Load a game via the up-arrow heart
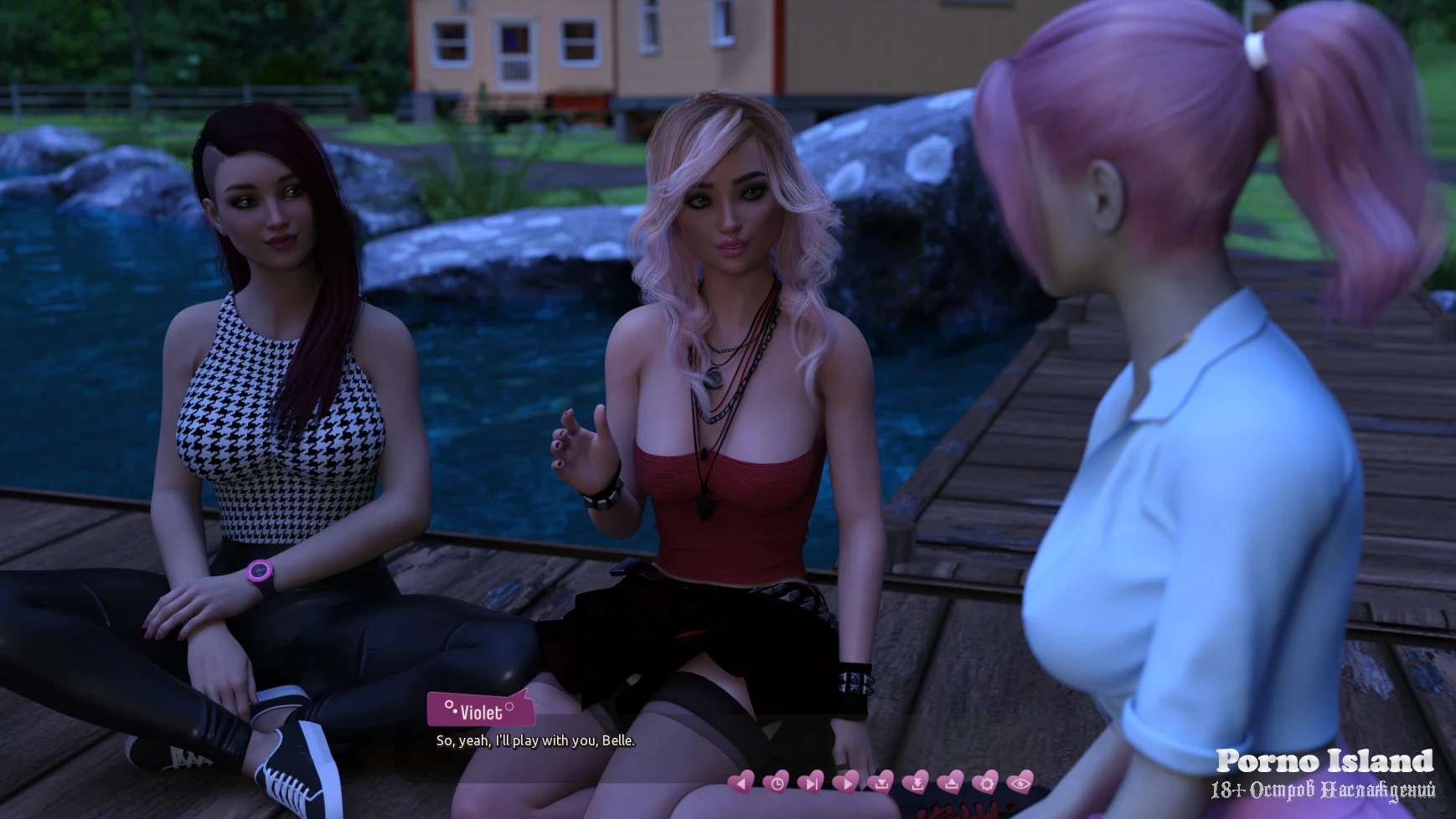The height and width of the screenshot is (819, 1456). (x=950, y=783)
